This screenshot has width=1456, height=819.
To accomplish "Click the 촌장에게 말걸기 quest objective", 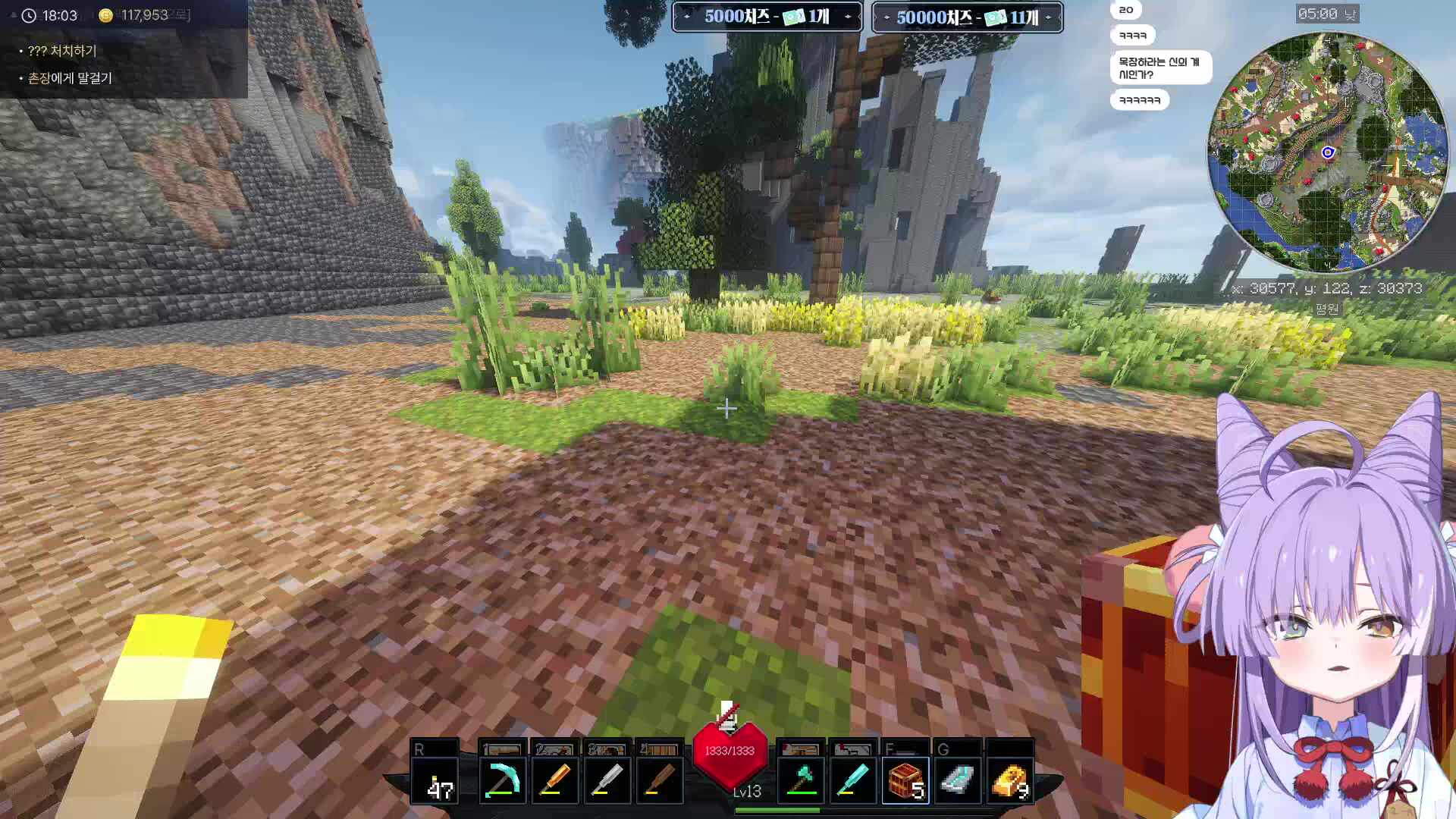I will (x=70, y=78).
